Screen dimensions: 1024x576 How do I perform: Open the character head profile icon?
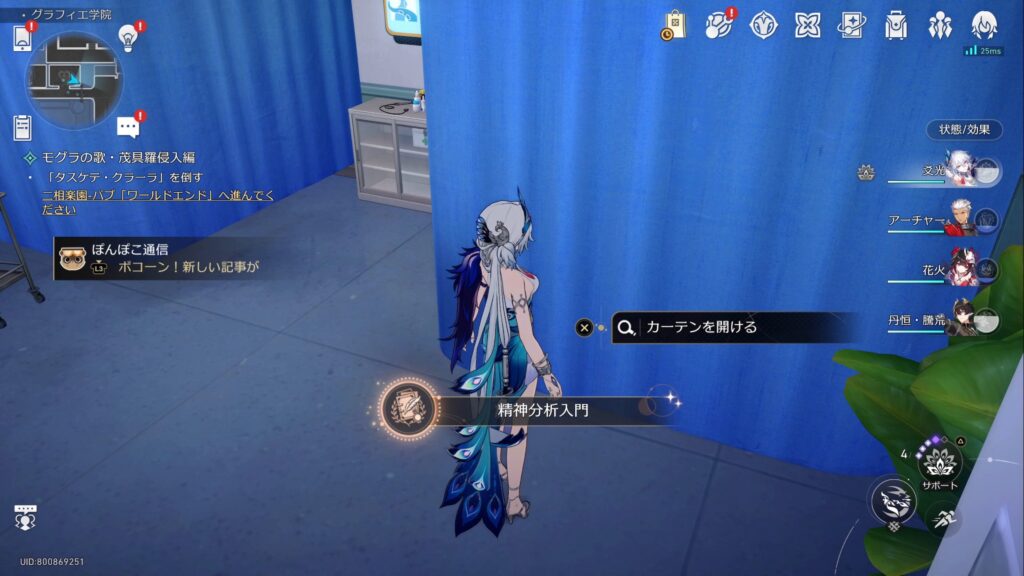985,25
